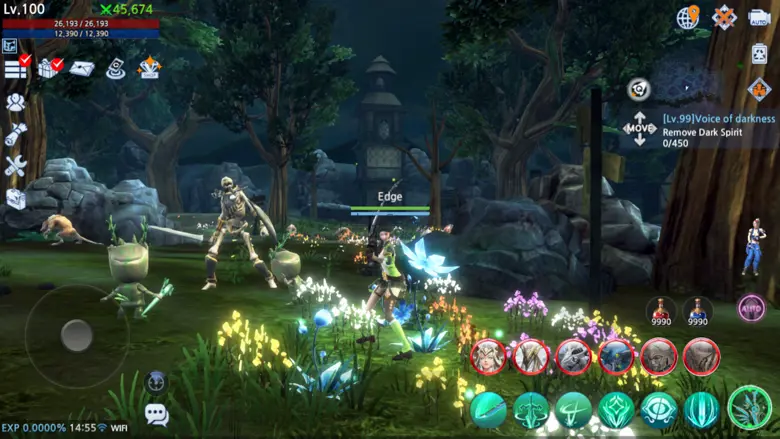The height and width of the screenshot is (439, 780).
Task: Use the blue mana potion
Action: [x=697, y=311]
